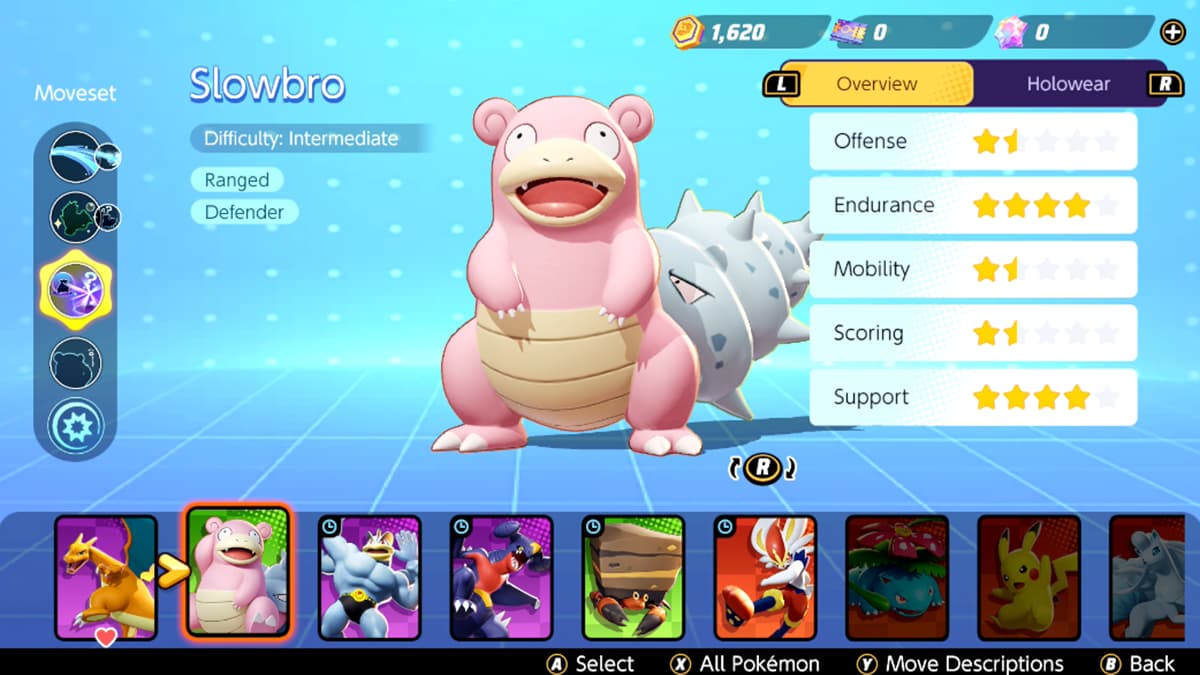Click the gear-shaped basic attack icon
The image size is (1200, 675).
coord(75,425)
